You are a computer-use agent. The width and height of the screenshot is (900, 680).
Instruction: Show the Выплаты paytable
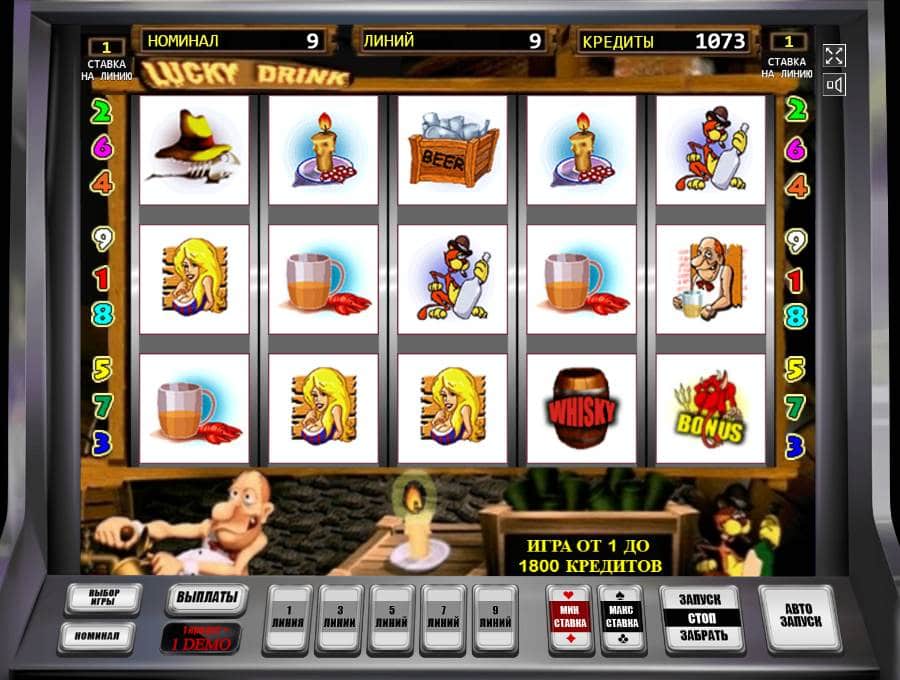pyautogui.click(x=206, y=599)
